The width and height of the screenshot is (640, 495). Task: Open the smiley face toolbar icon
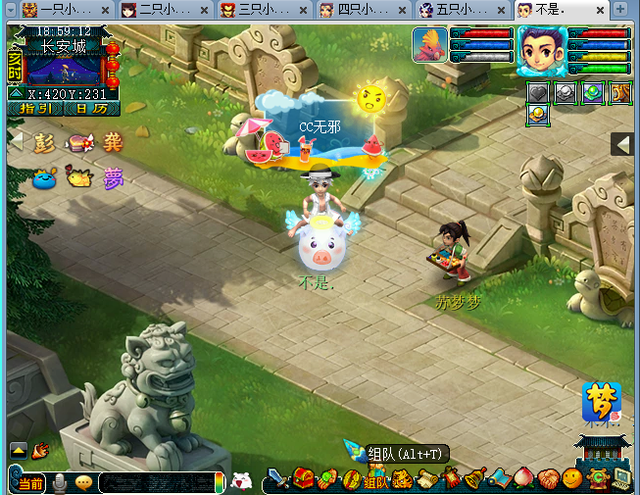click(571, 480)
